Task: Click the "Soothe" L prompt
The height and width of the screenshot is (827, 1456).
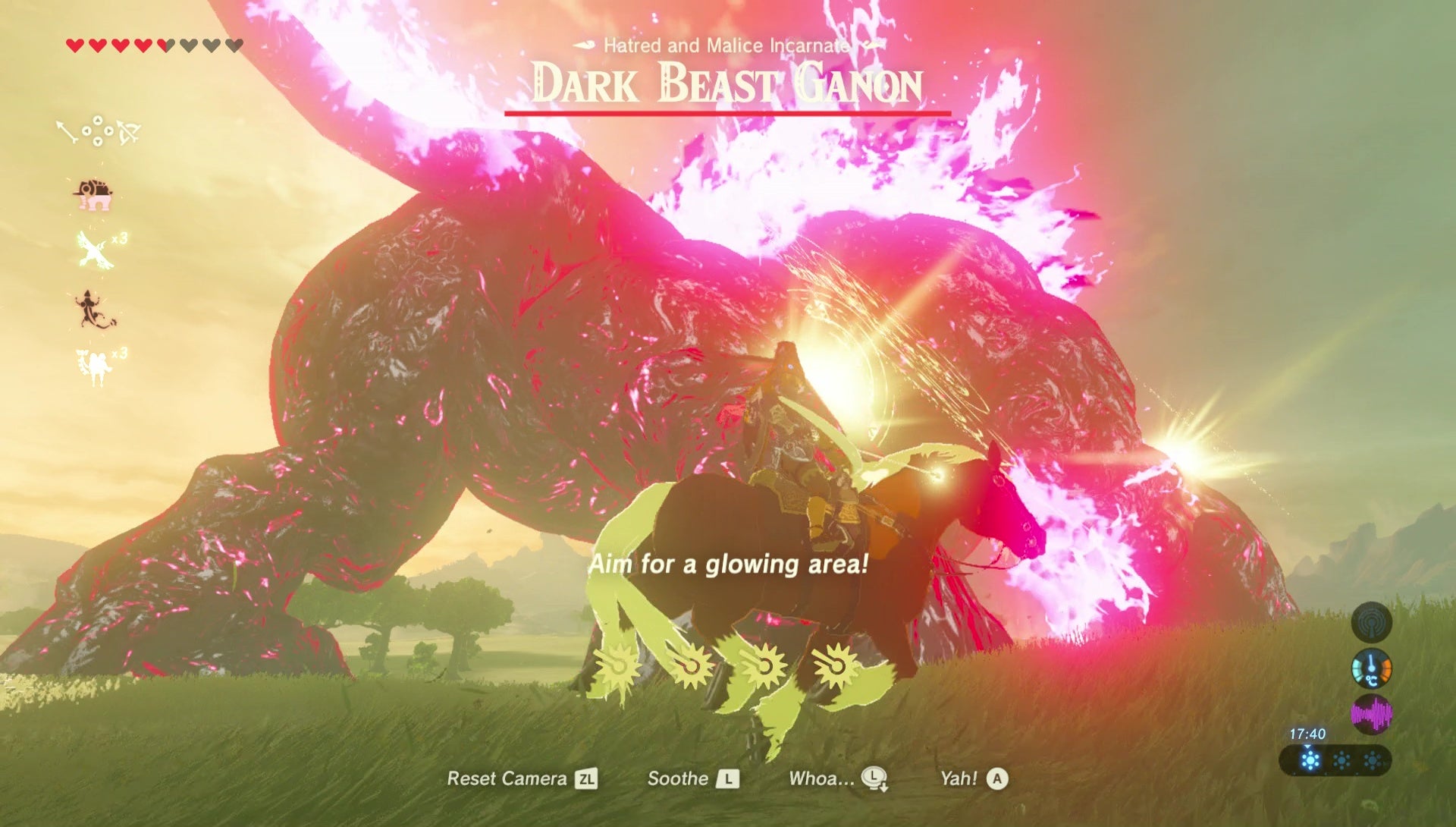Action: [692, 778]
